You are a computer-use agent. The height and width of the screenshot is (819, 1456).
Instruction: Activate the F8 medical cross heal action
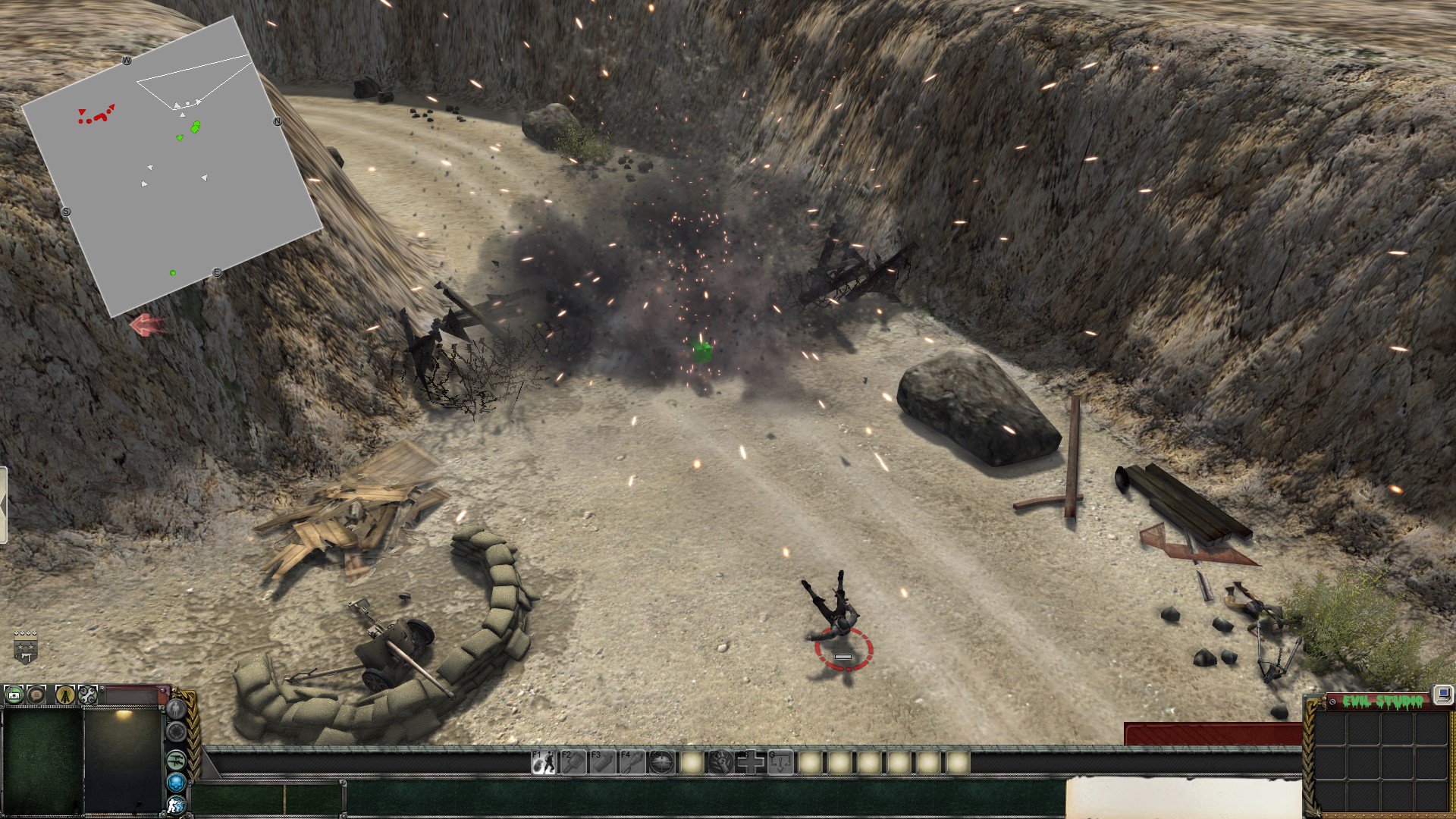pos(750,761)
